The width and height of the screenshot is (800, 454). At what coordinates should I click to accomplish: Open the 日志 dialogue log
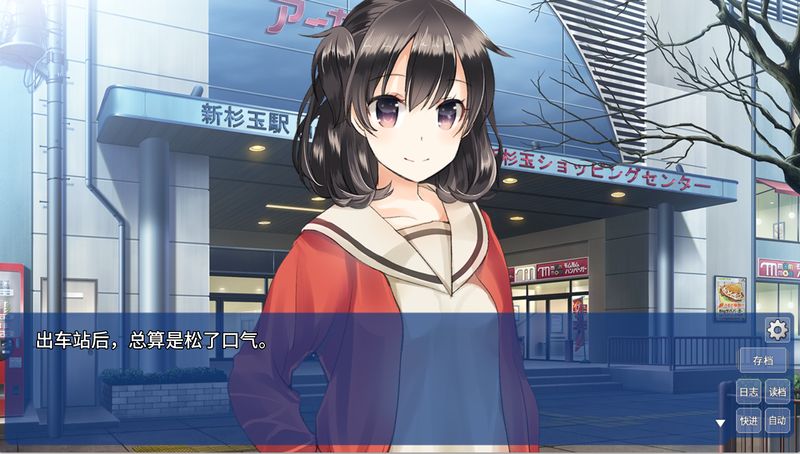point(749,392)
